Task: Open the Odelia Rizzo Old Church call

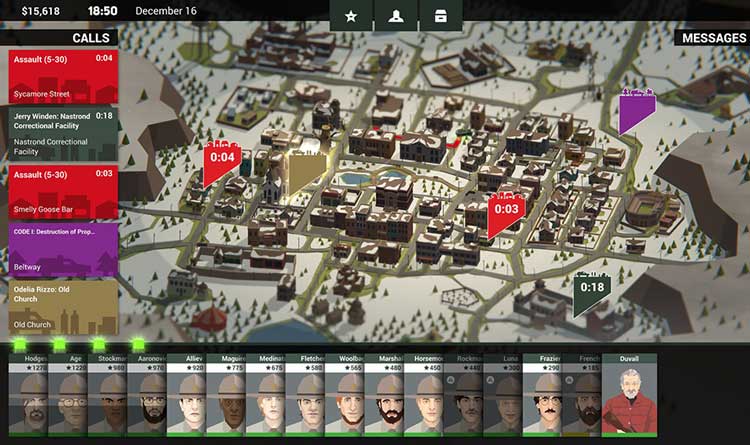Action: [x=62, y=306]
